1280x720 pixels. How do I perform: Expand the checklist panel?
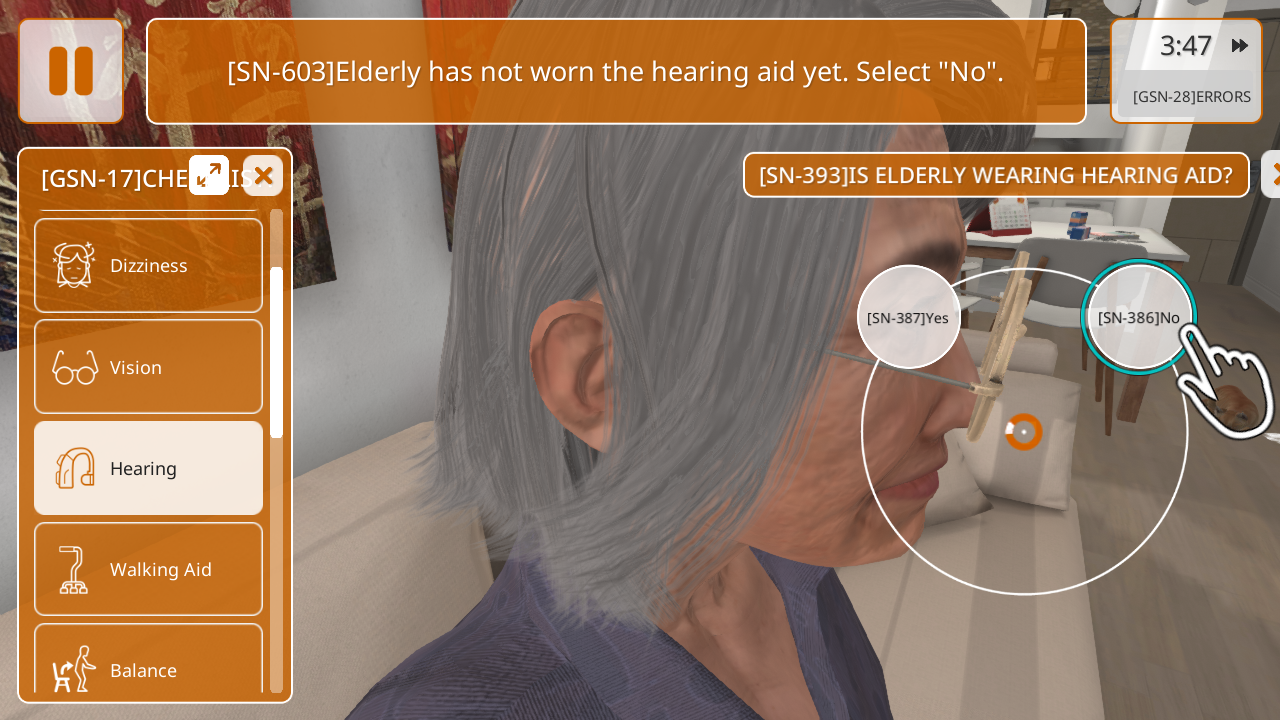click(209, 175)
